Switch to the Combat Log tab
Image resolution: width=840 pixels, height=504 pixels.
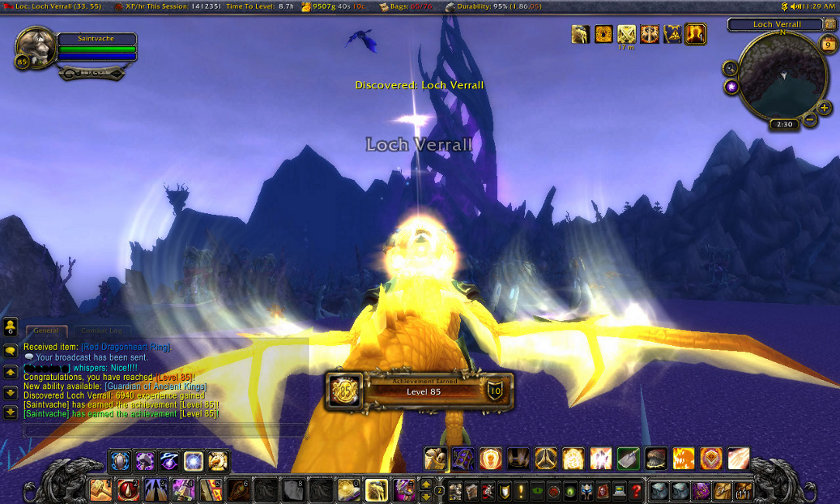point(100,330)
